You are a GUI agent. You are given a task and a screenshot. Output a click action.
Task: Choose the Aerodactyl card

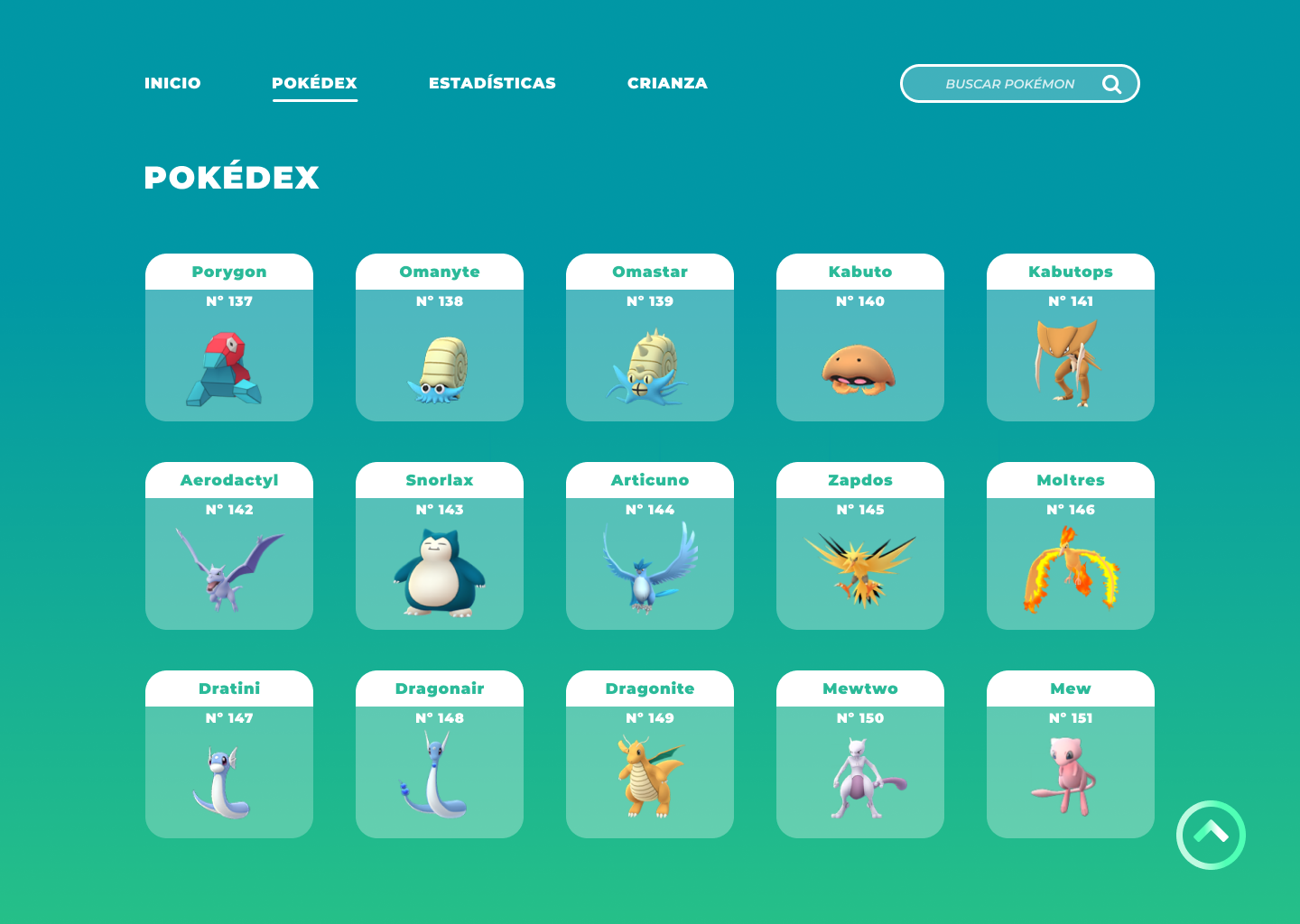[x=229, y=546]
